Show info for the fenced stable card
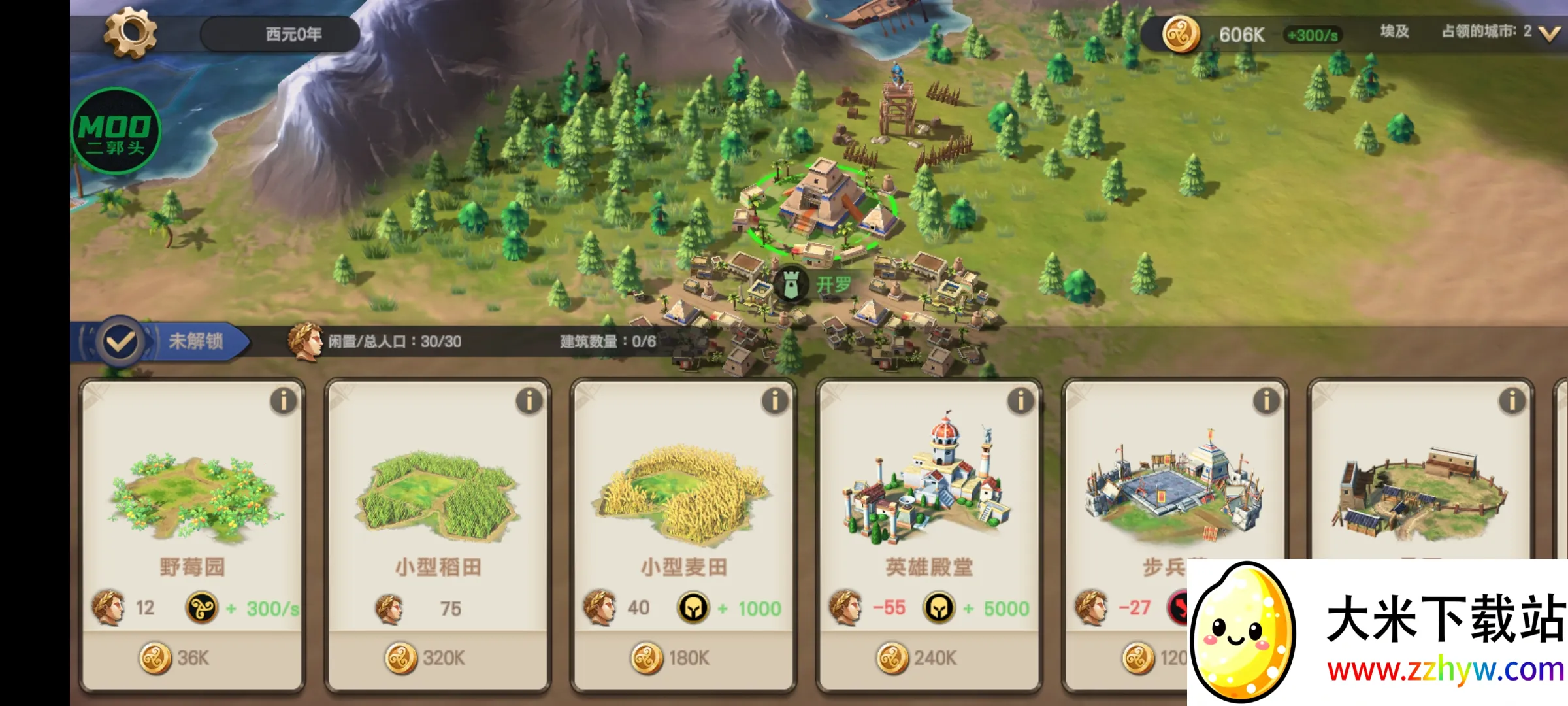1568x706 pixels. (x=1512, y=401)
